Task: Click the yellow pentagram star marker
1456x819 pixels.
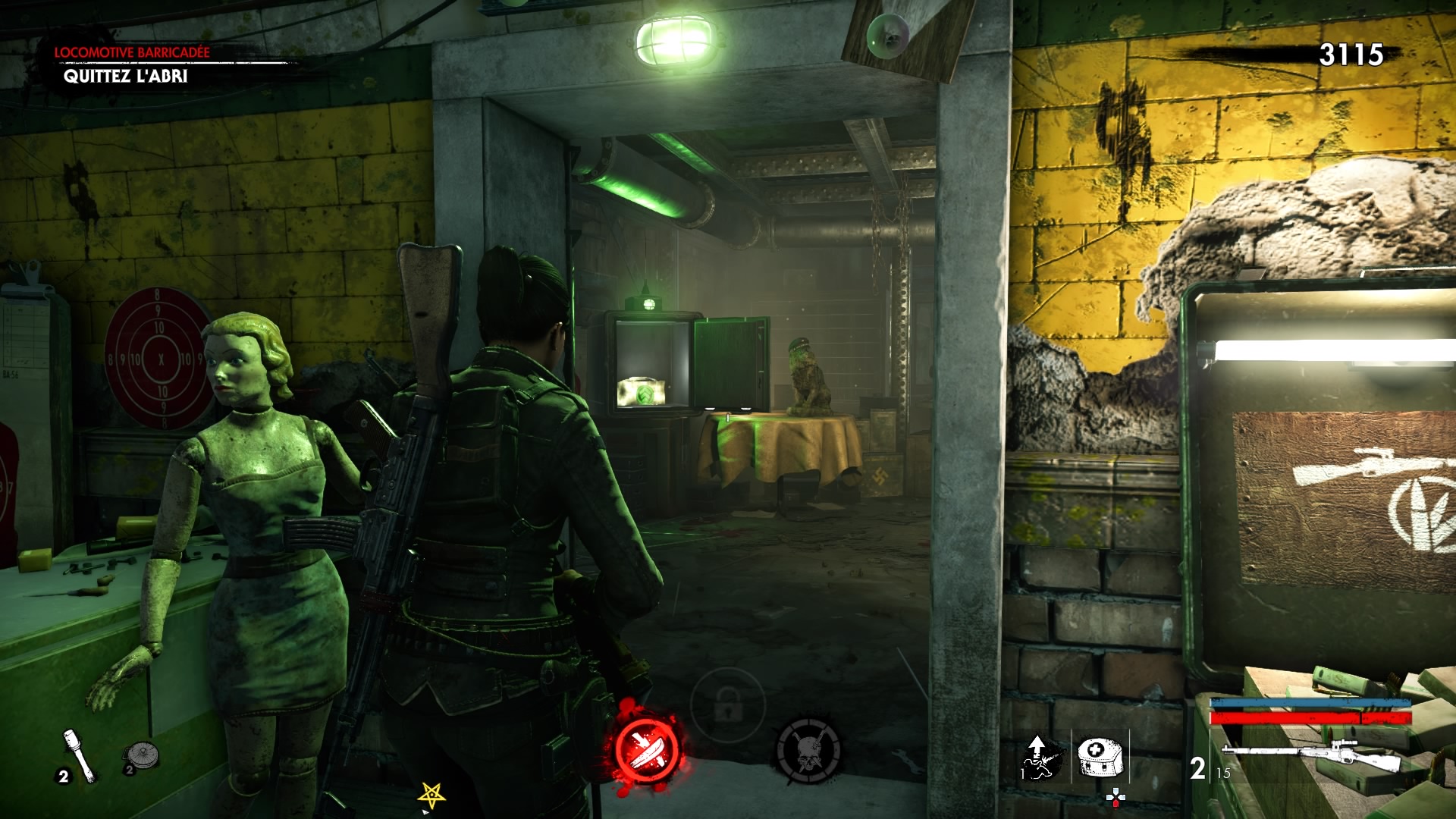Action: click(431, 795)
